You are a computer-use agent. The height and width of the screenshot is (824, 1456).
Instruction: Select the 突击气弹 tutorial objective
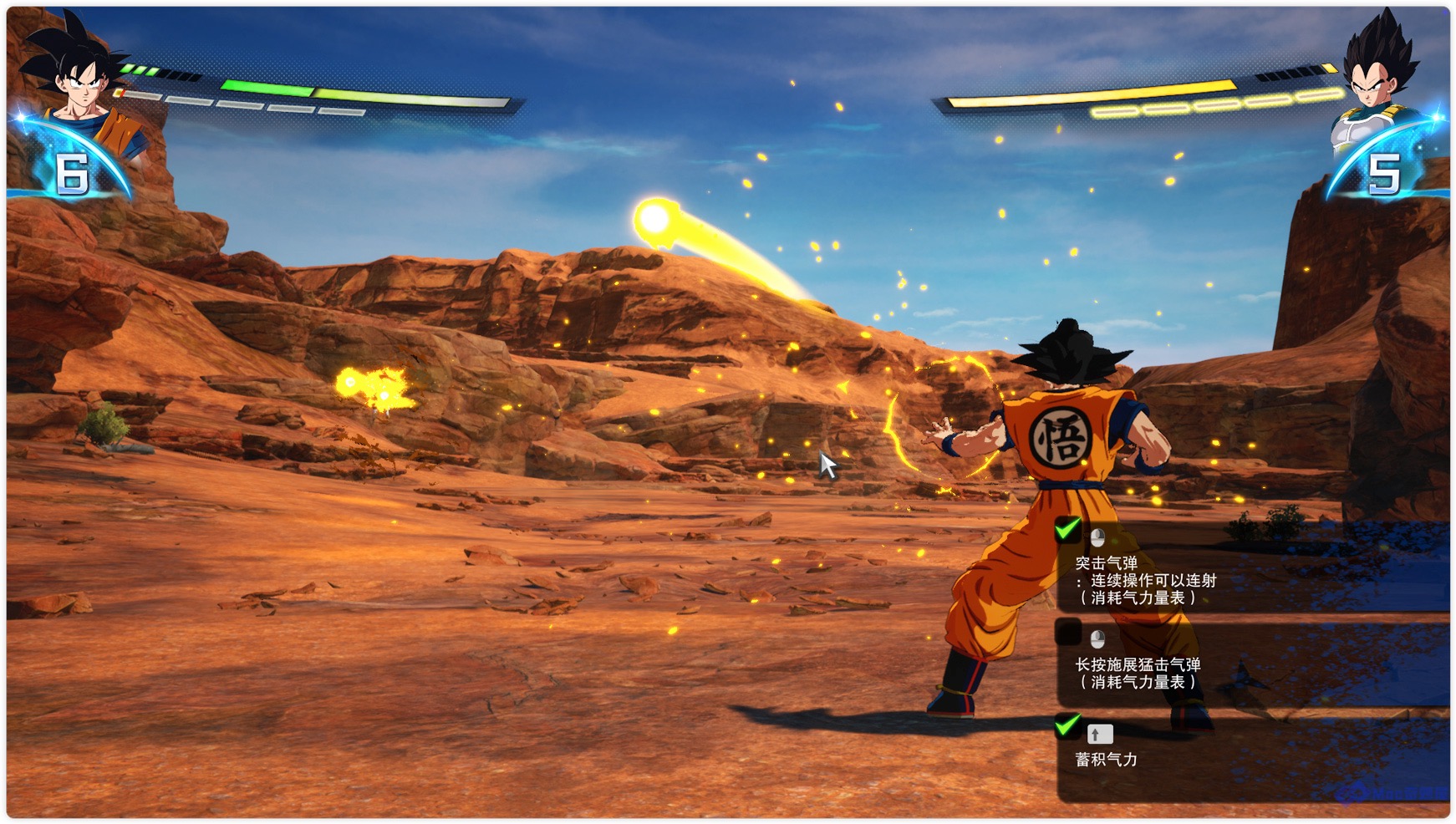[1145, 580]
